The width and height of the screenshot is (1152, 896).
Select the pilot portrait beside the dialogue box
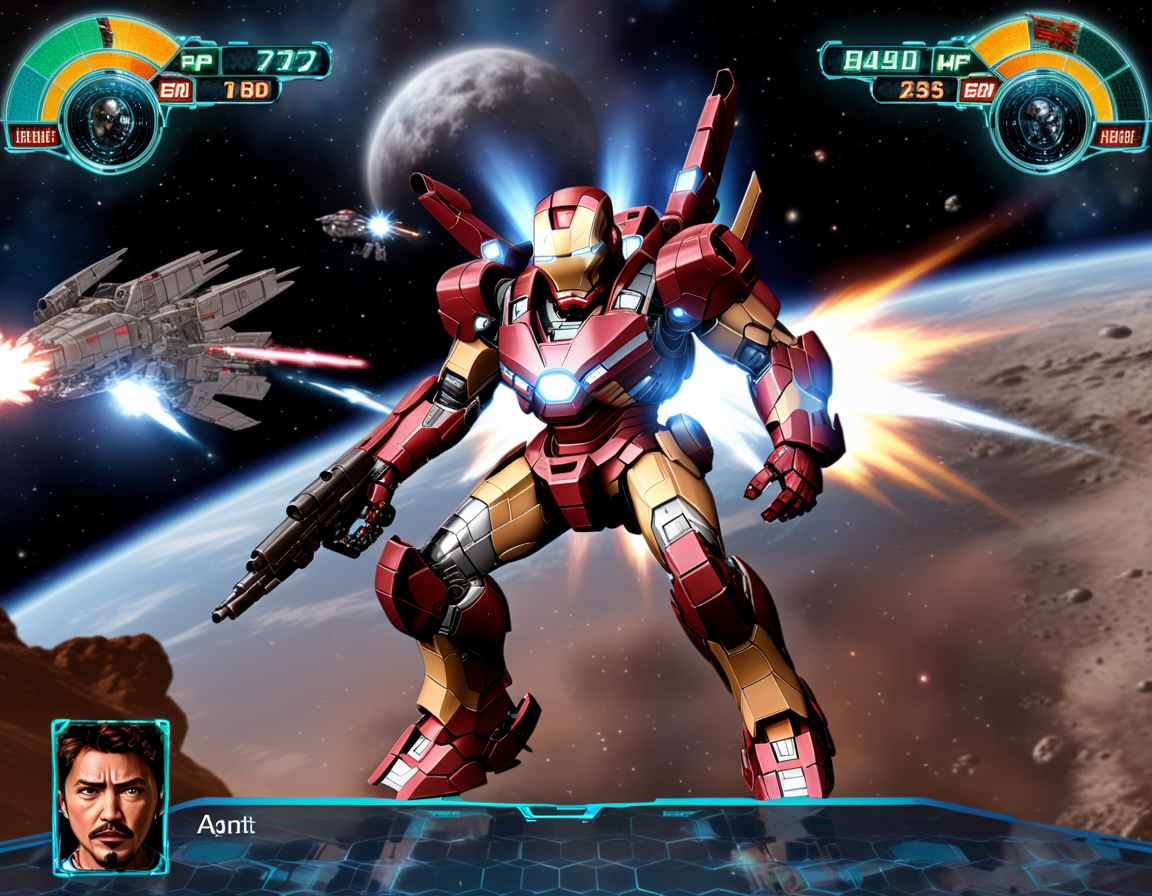110,796
